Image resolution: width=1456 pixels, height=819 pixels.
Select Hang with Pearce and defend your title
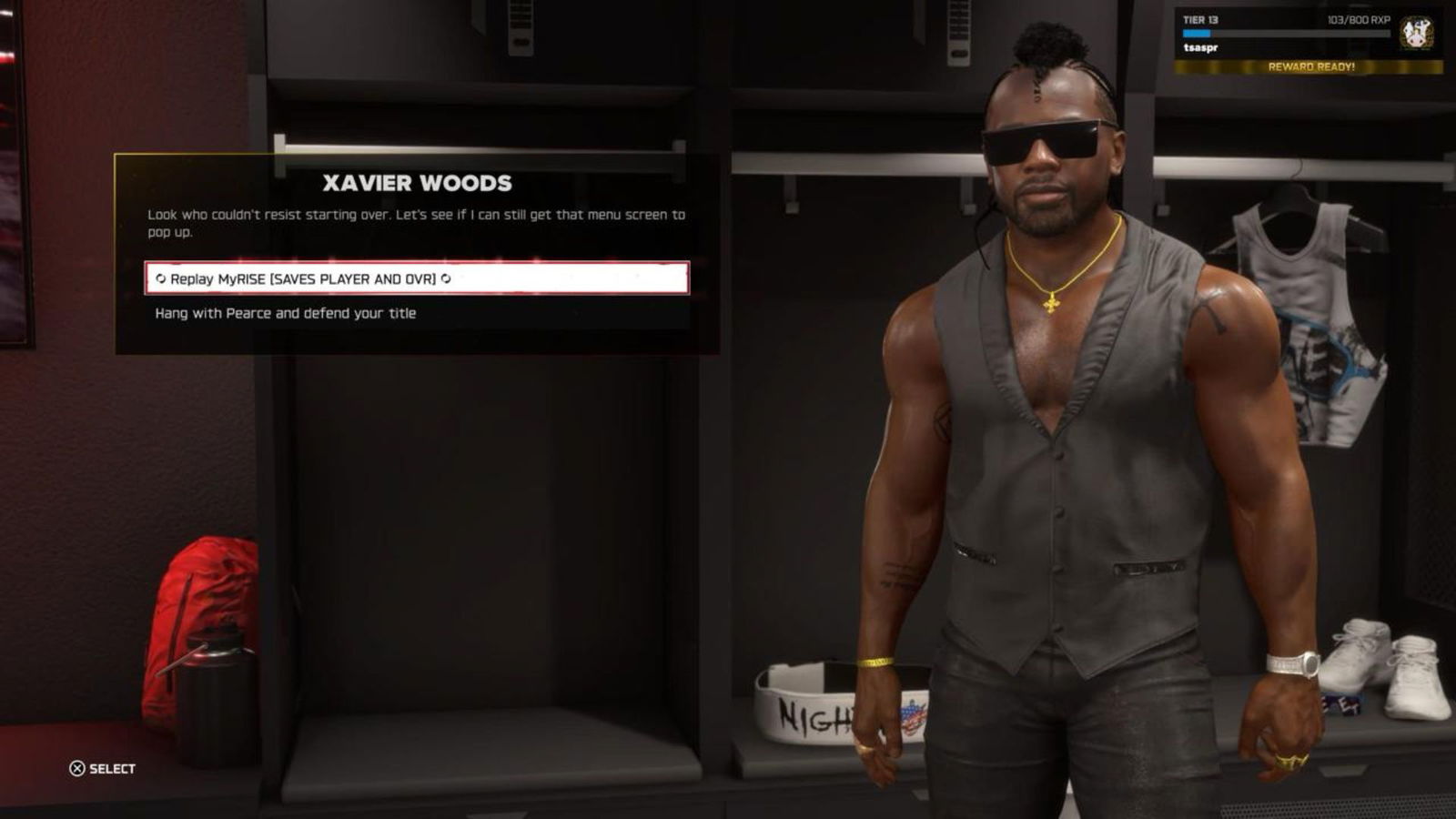286,313
